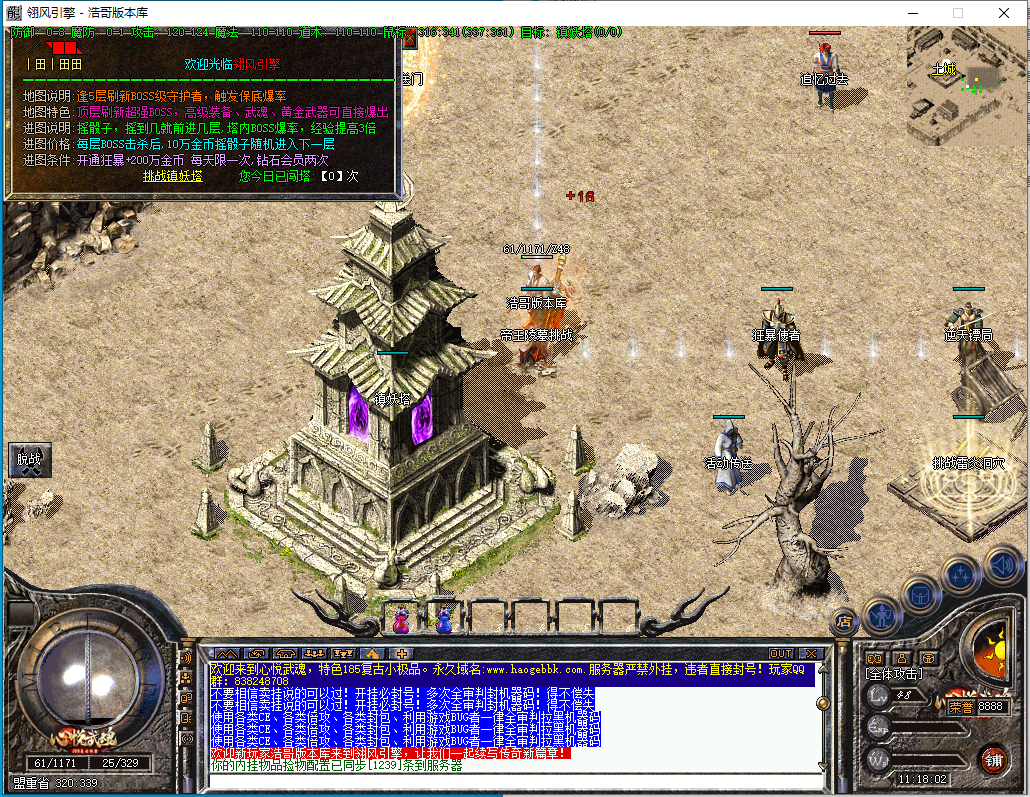Click the 挑战镇妖塔 challenge link
The height and width of the screenshot is (797, 1030).
click(172, 176)
